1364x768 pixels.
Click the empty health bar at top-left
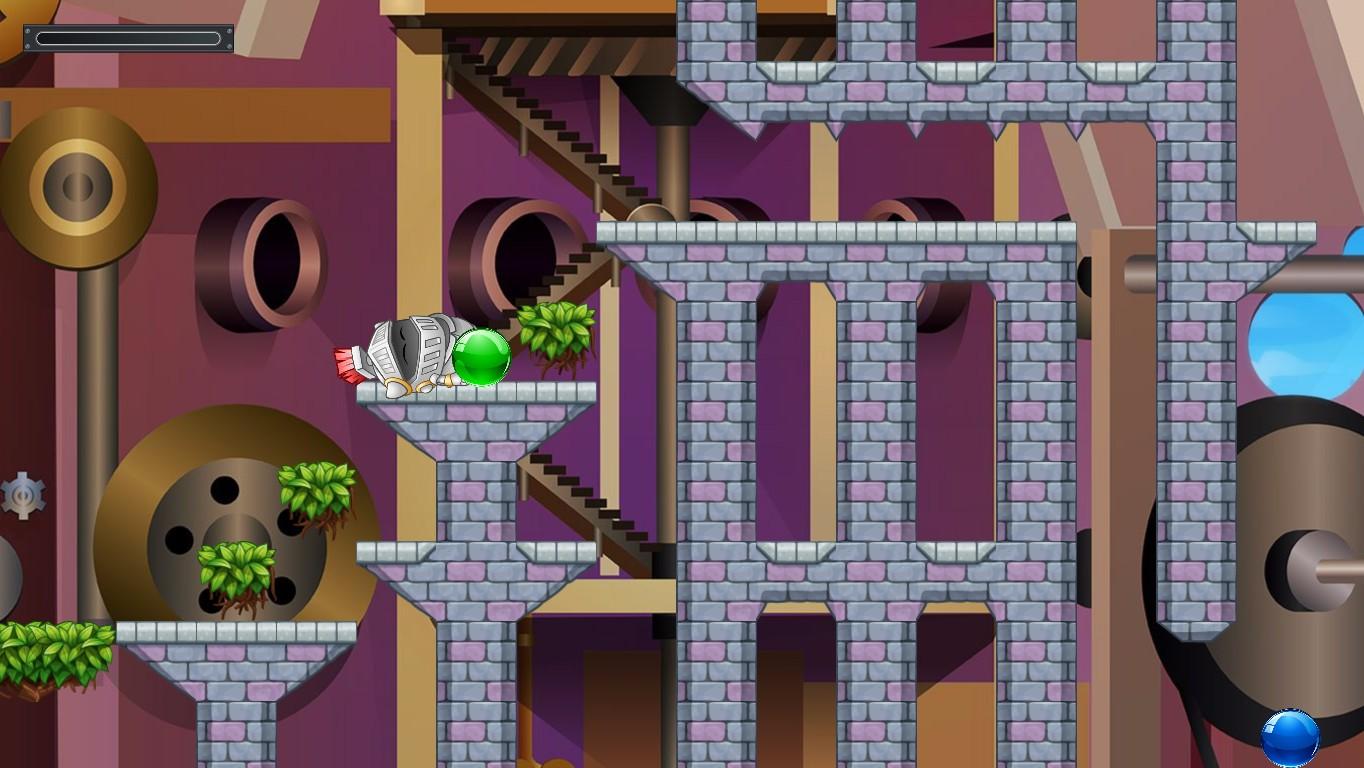[x=127, y=38]
